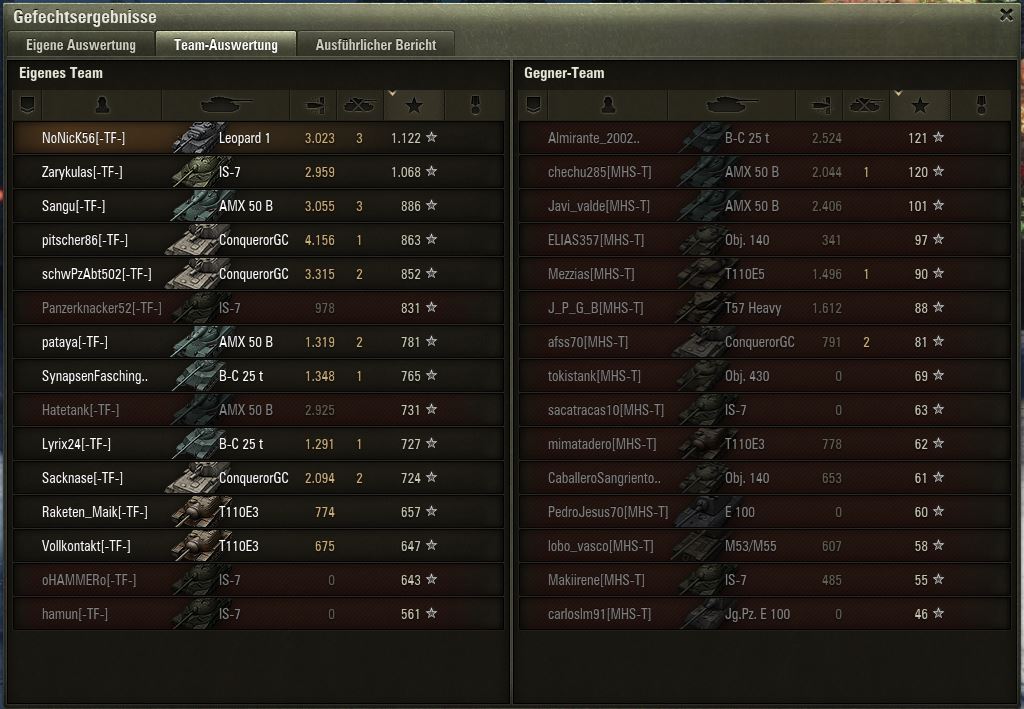The height and width of the screenshot is (709, 1024).
Task: Click enemy row afss70[MHS-T]
Action: [764, 342]
